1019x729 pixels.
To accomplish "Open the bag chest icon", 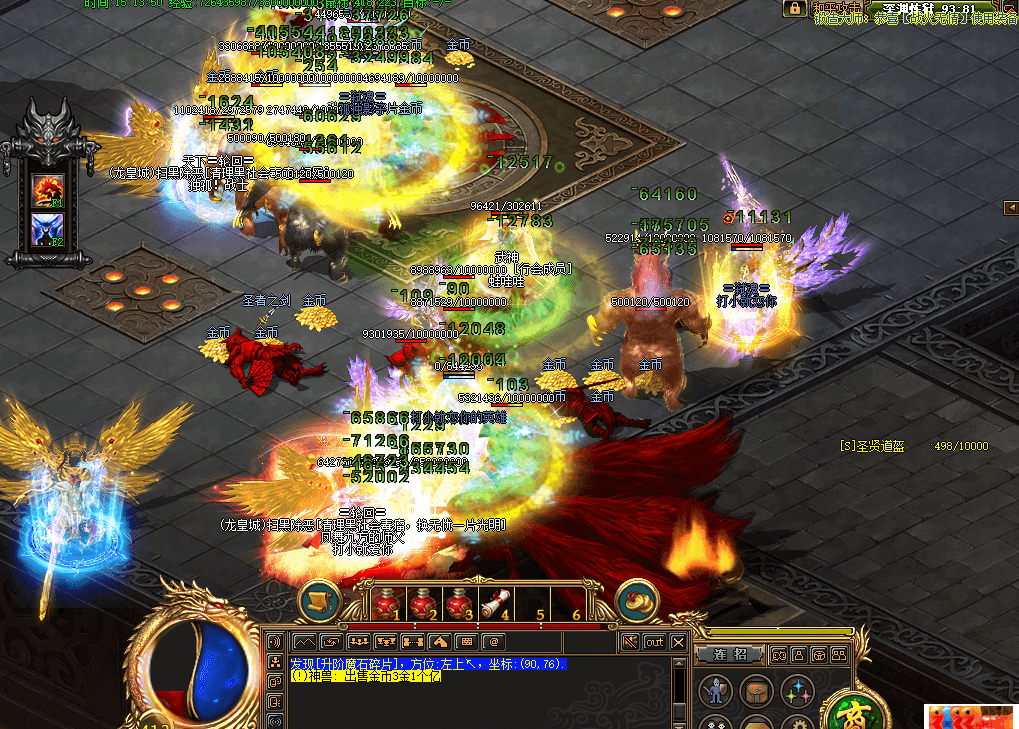I will [756, 691].
